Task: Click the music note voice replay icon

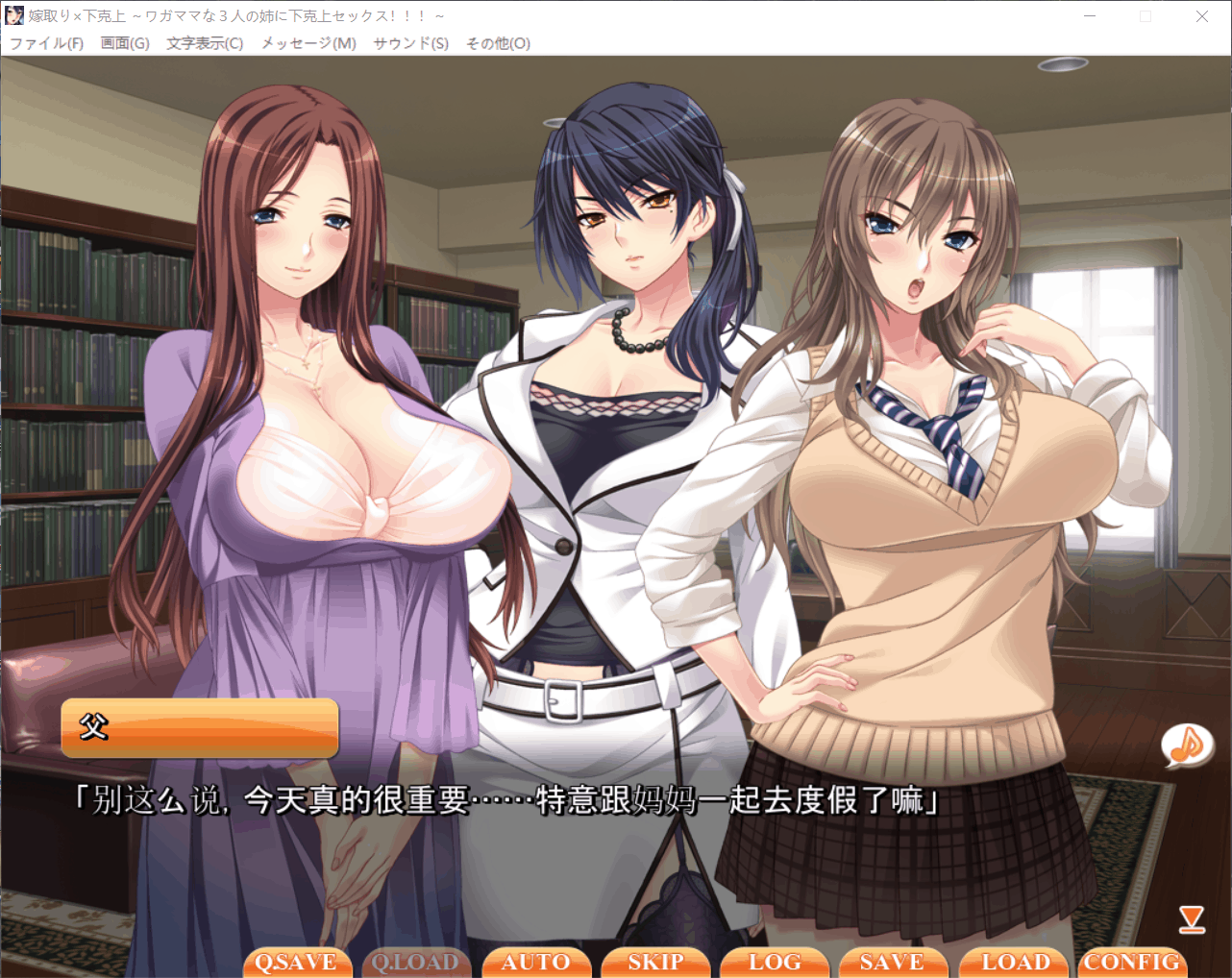Action: [1188, 746]
